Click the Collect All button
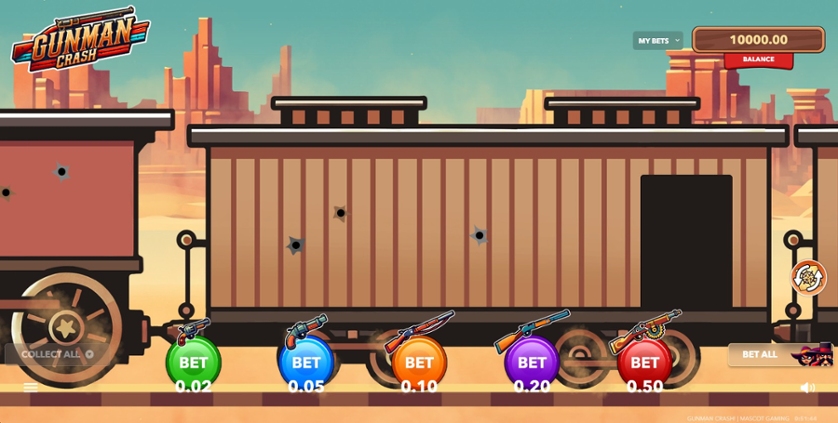The image size is (838, 423). (56, 354)
